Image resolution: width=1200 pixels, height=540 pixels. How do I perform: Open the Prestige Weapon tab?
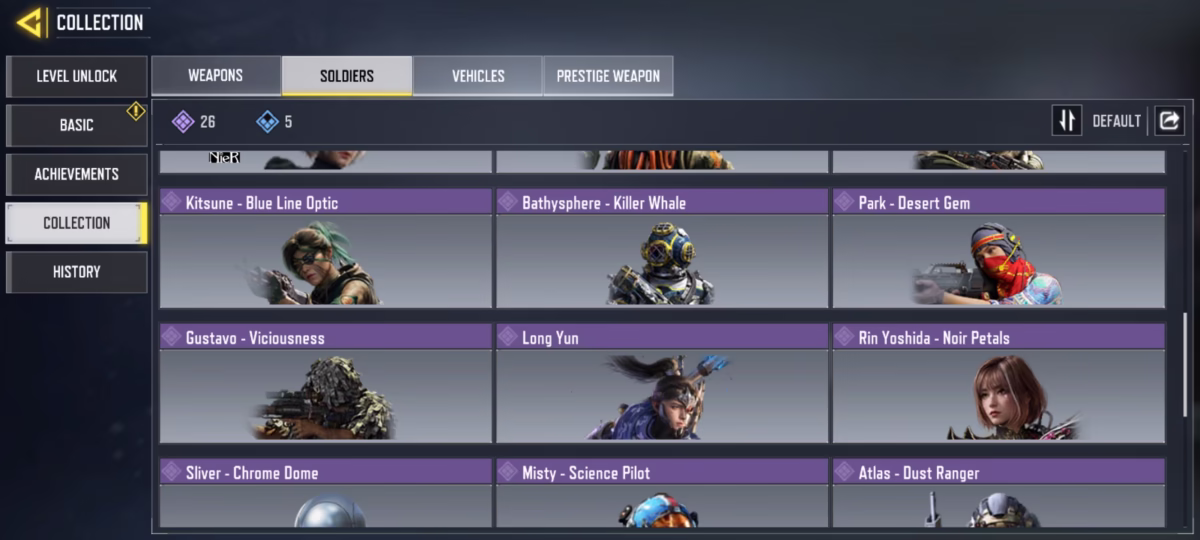(608, 76)
